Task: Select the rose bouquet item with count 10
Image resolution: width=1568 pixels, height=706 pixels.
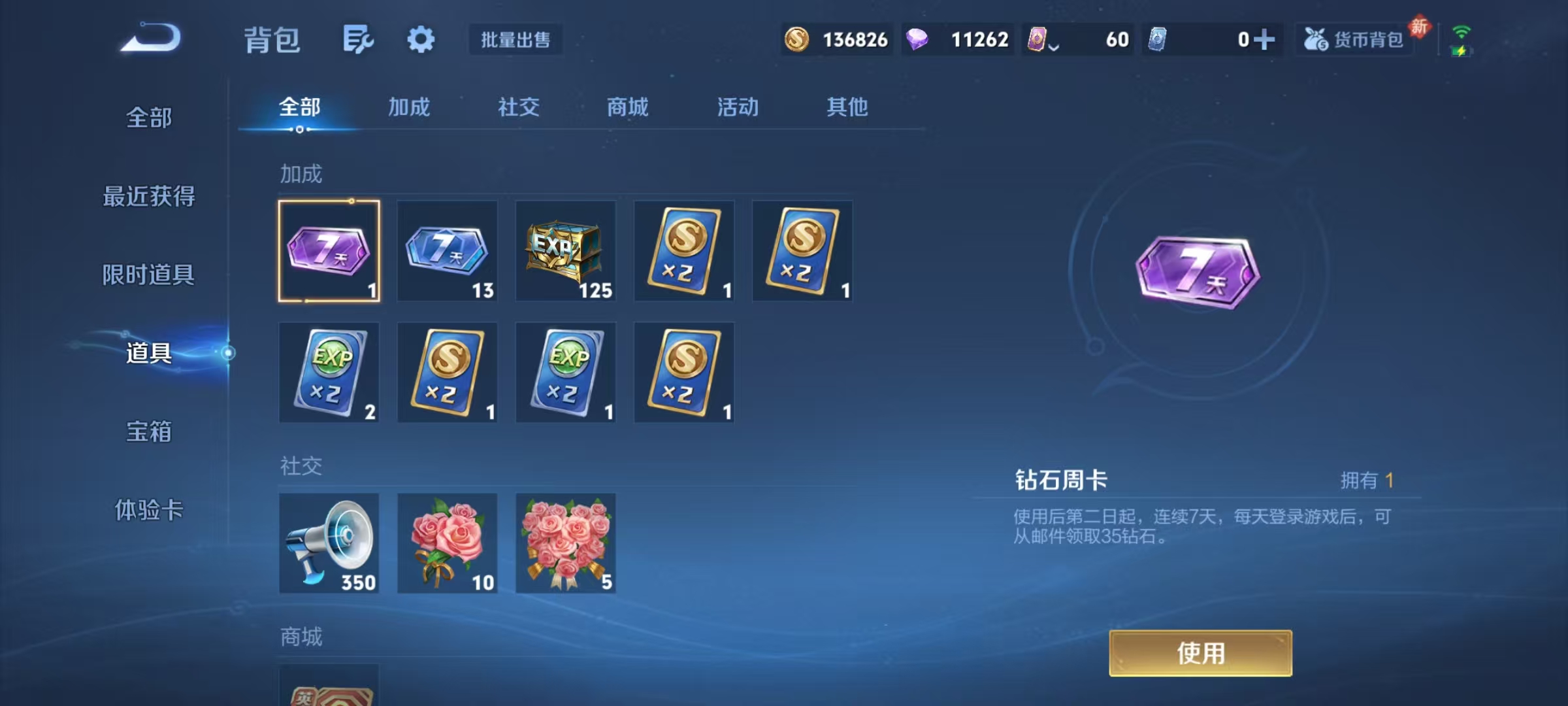Action: click(447, 543)
